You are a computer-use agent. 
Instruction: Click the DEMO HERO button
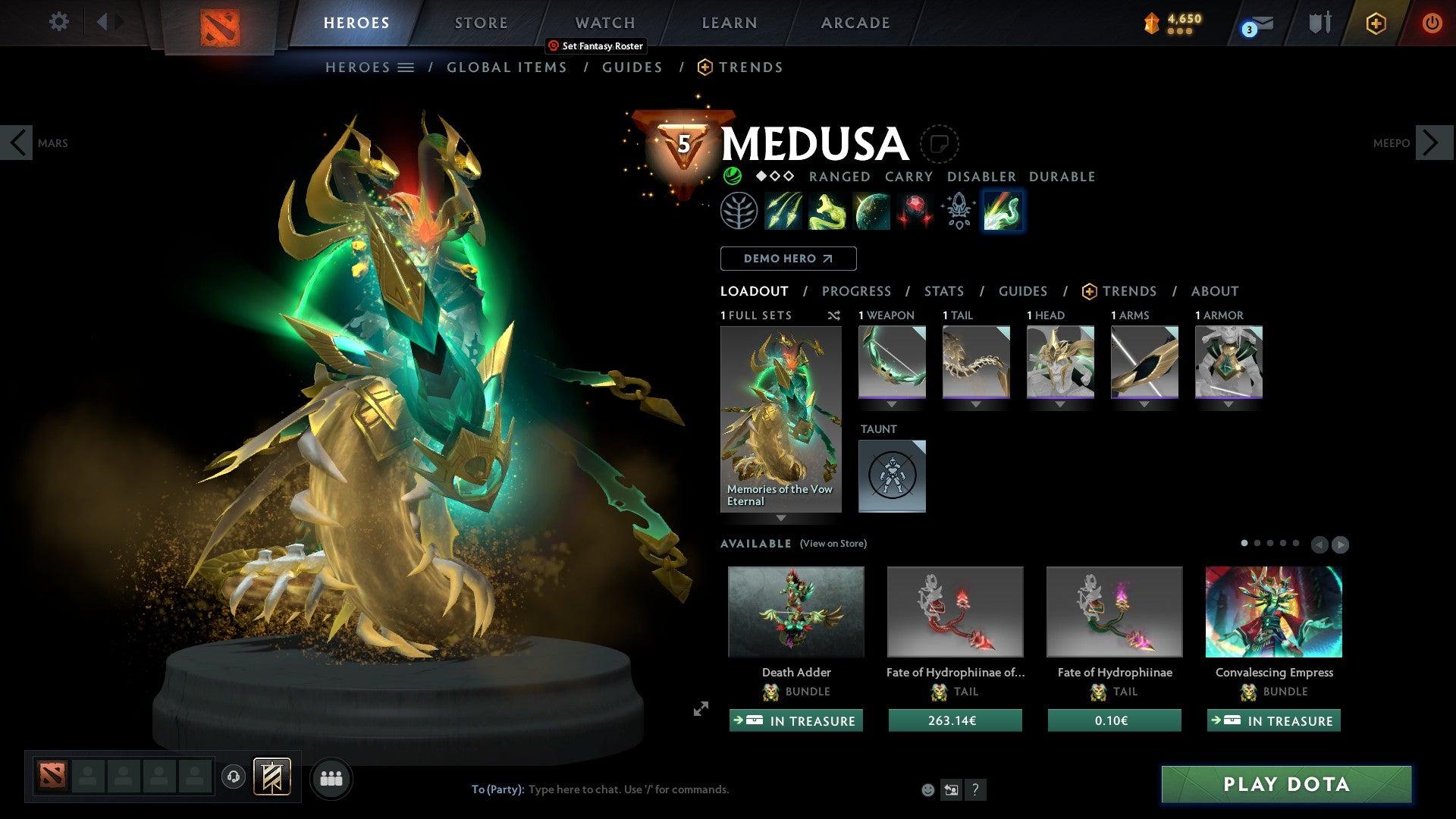pos(788,259)
